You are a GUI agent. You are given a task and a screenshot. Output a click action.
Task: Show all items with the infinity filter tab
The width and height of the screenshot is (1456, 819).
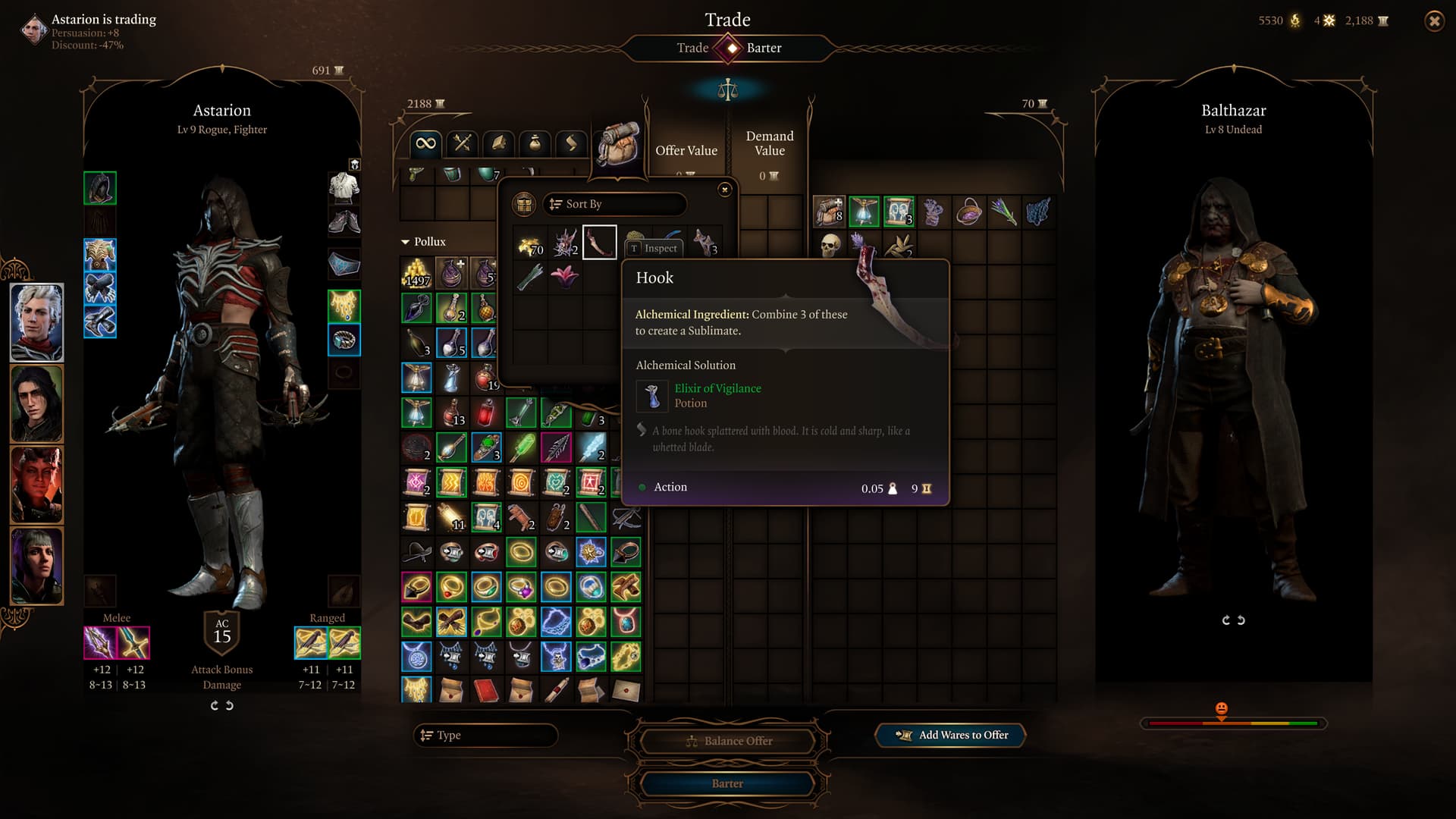coord(425,143)
